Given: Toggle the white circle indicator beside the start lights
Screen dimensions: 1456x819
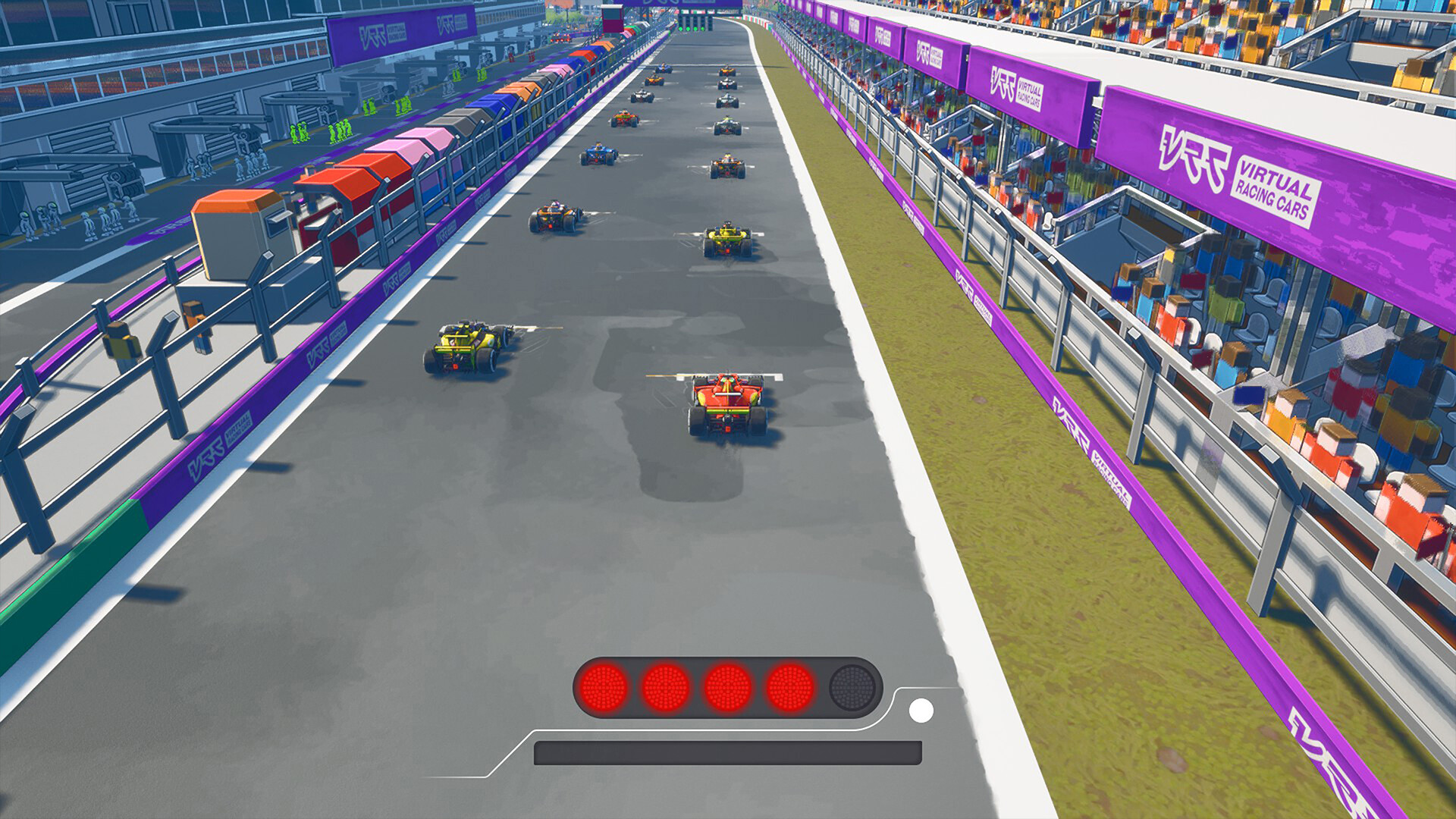Looking at the screenshot, I should click(922, 710).
